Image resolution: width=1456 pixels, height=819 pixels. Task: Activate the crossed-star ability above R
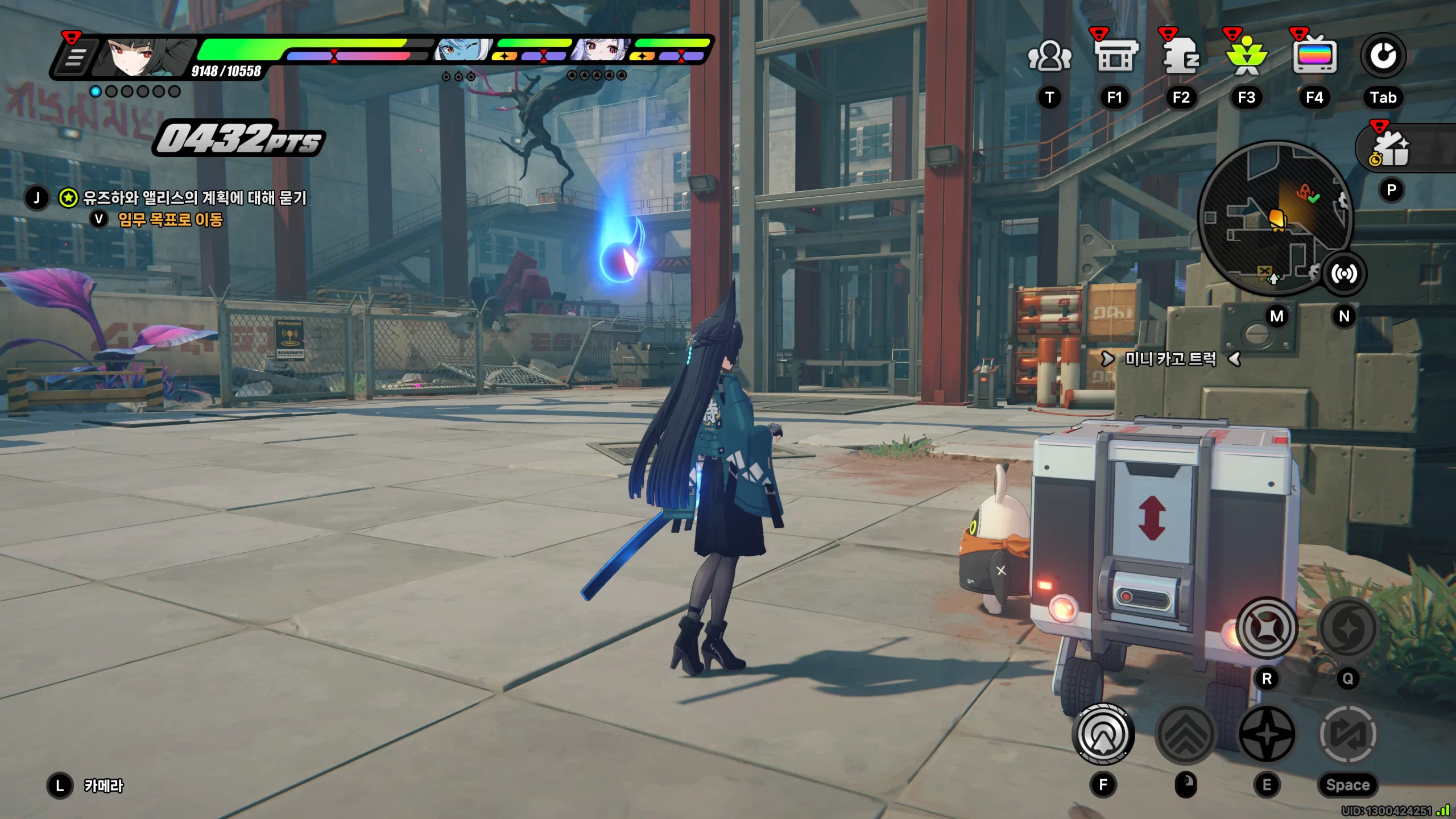pyautogui.click(x=1267, y=628)
